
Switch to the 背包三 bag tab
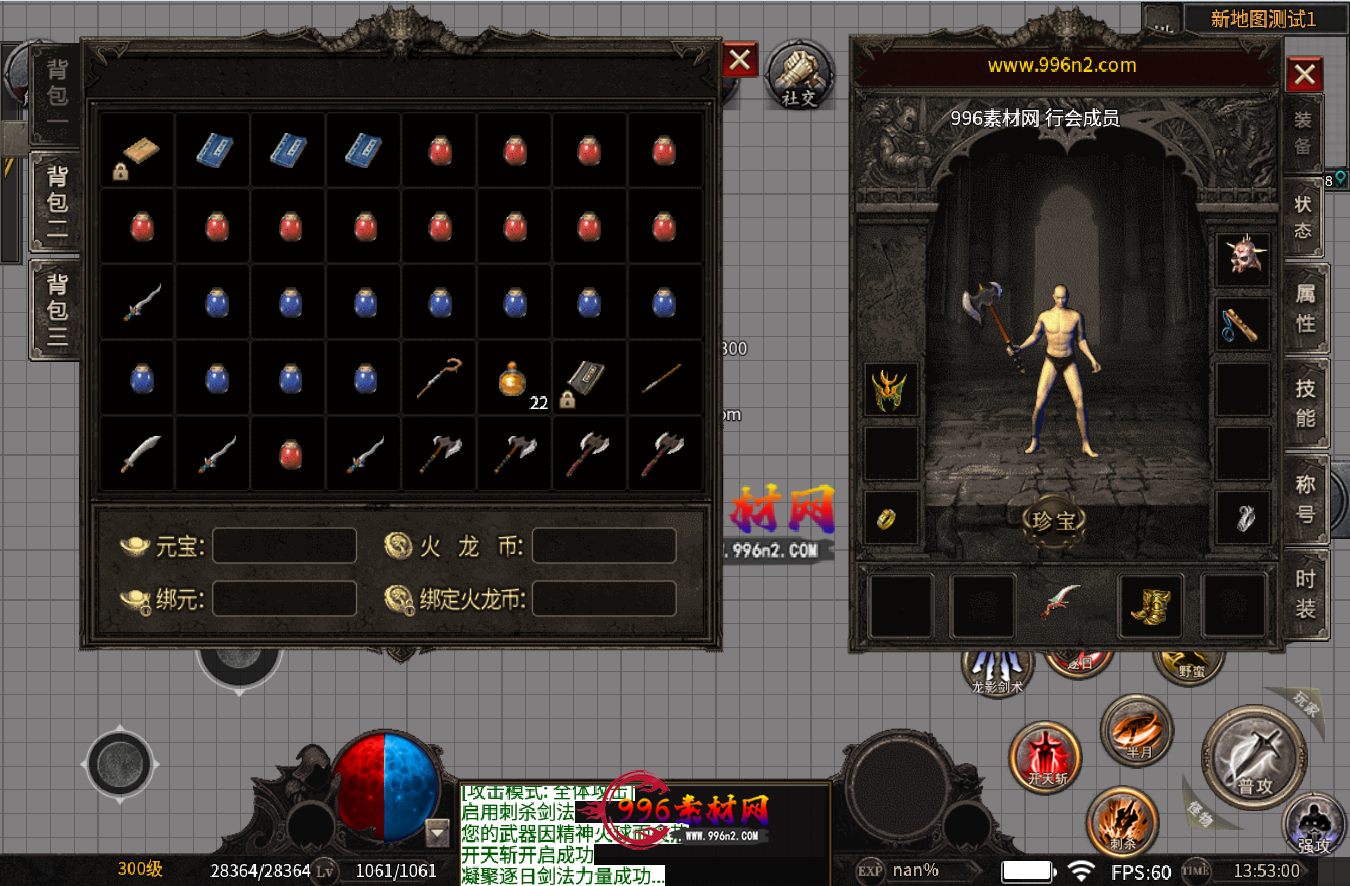tap(56, 309)
